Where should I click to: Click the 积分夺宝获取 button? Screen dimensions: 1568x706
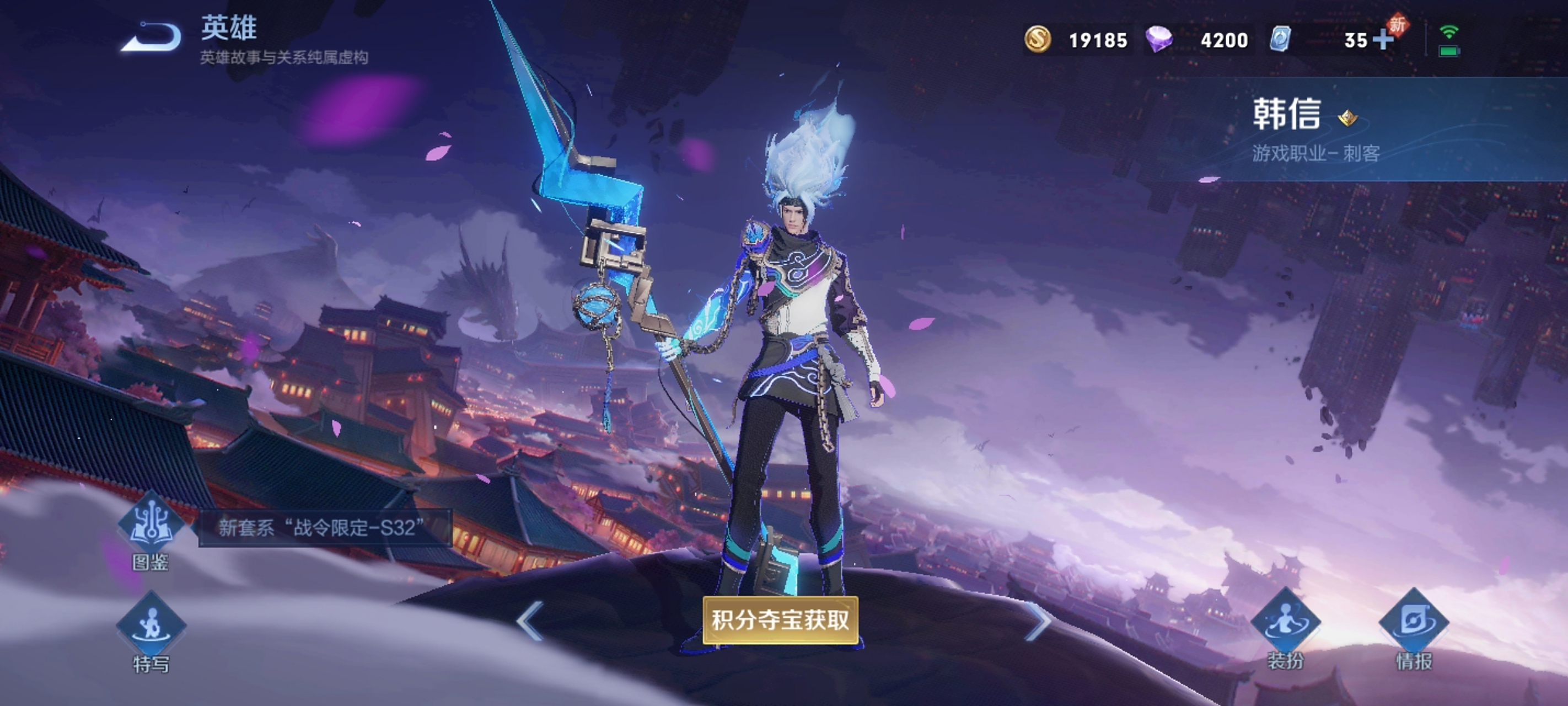(x=780, y=620)
